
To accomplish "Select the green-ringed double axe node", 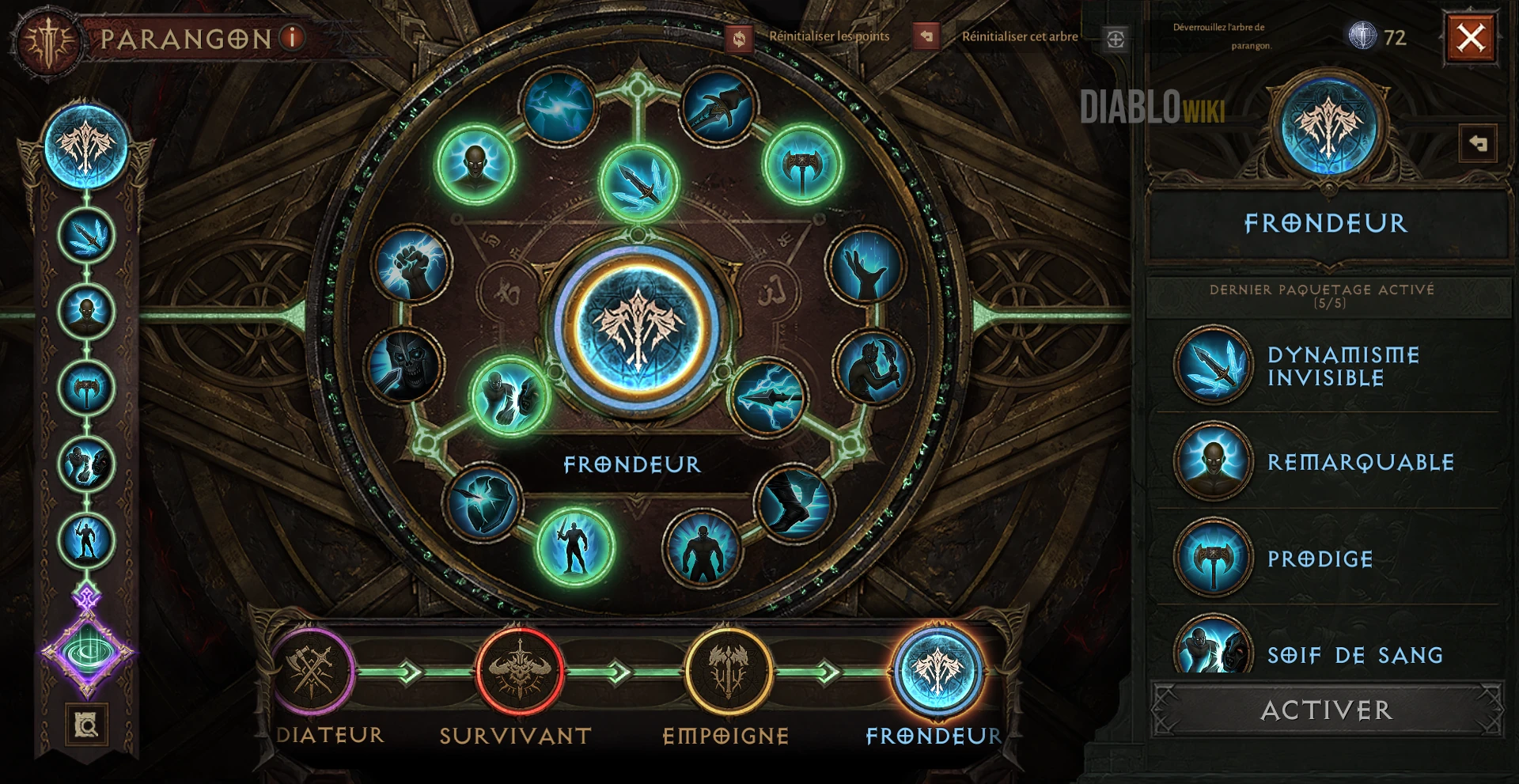I will tap(802, 166).
